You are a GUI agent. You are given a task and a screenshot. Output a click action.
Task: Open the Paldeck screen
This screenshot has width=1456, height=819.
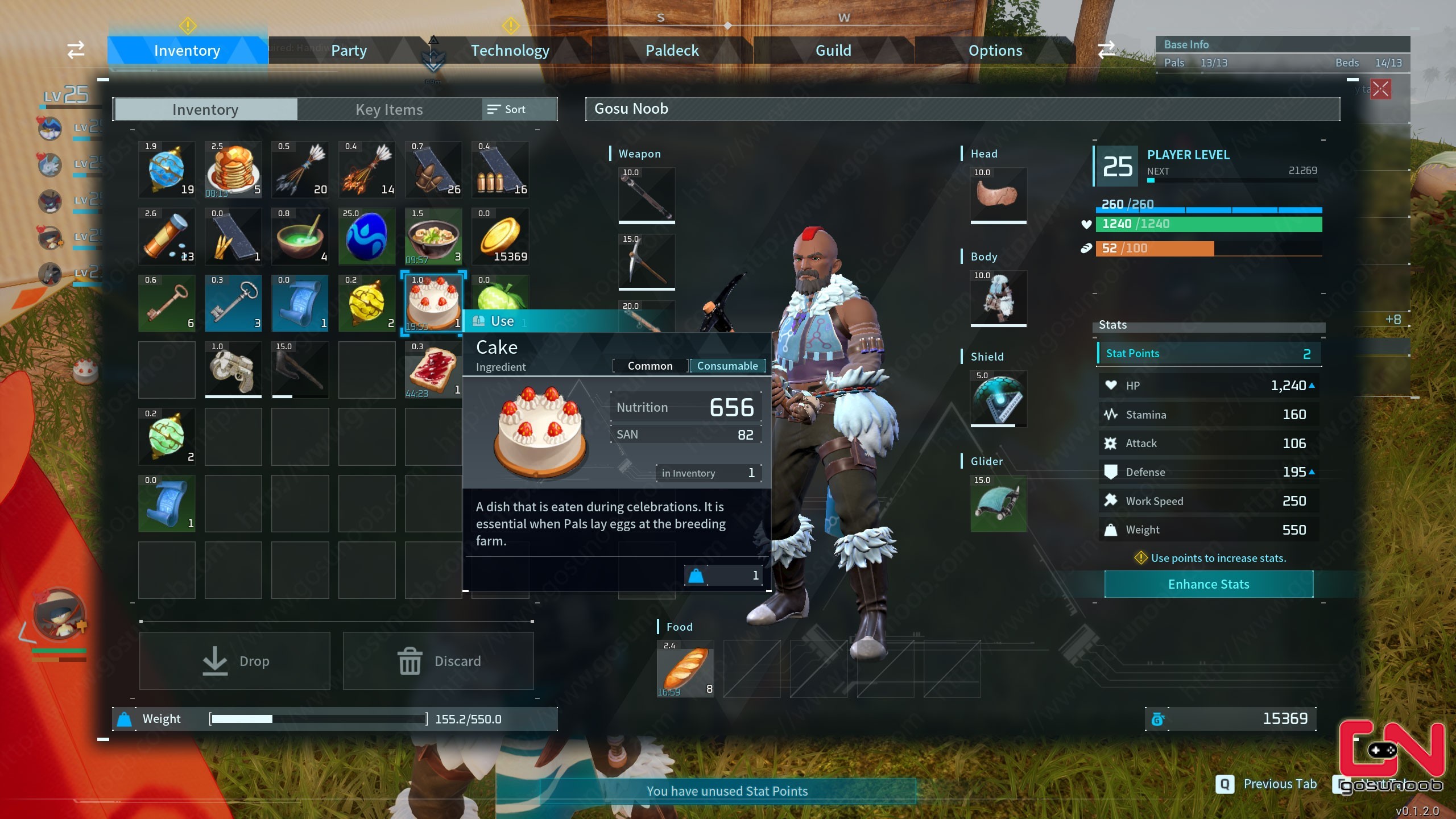[x=672, y=50]
